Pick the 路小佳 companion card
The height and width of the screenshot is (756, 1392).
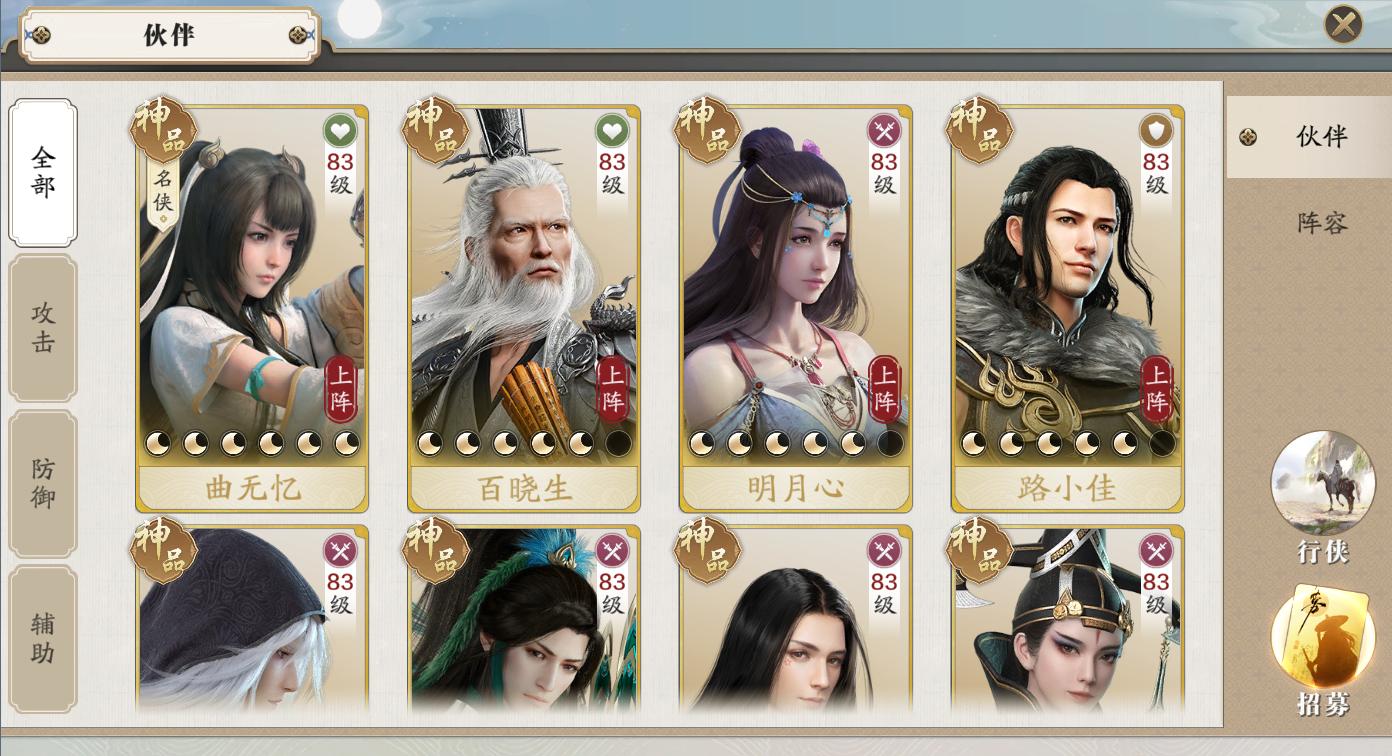point(1068,300)
